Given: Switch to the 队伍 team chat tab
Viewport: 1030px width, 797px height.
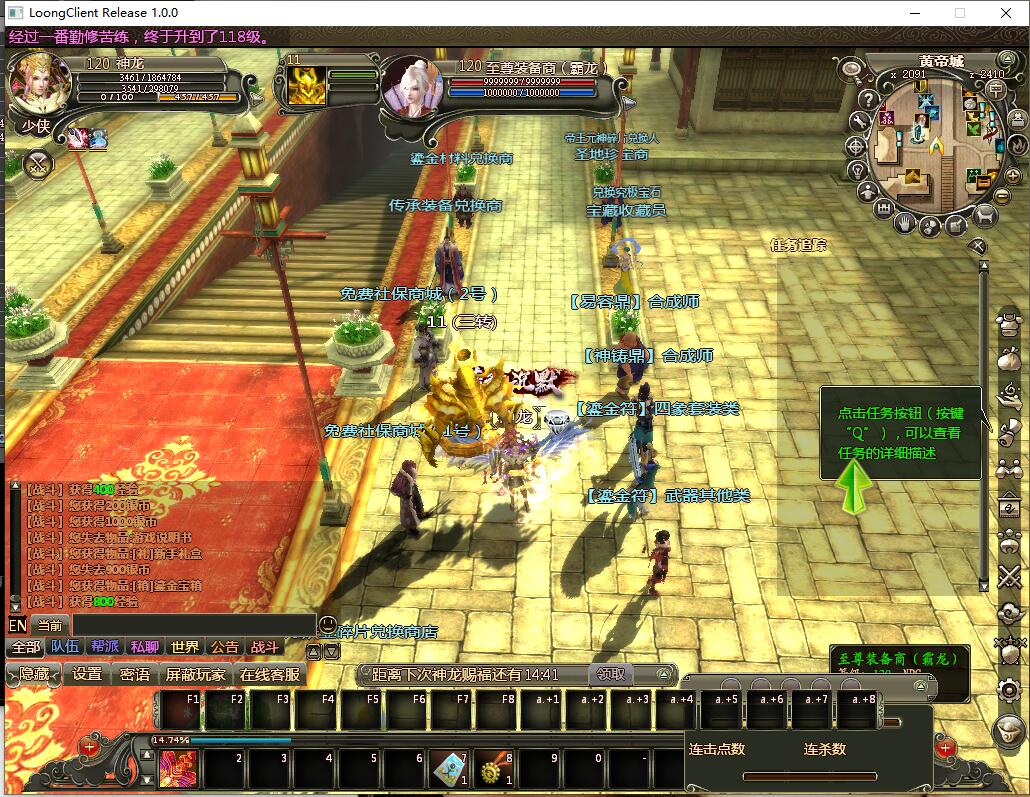Looking at the screenshot, I should [x=65, y=647].
